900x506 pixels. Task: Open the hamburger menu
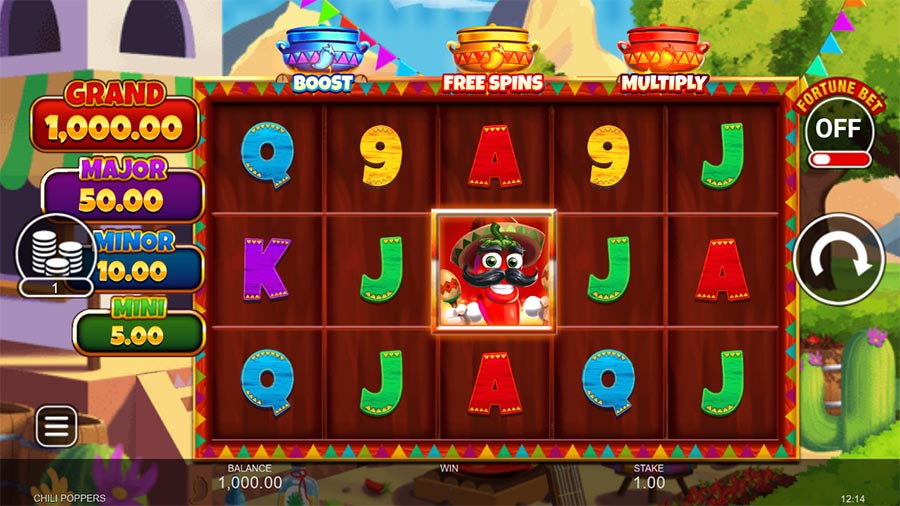coord(56,427)
